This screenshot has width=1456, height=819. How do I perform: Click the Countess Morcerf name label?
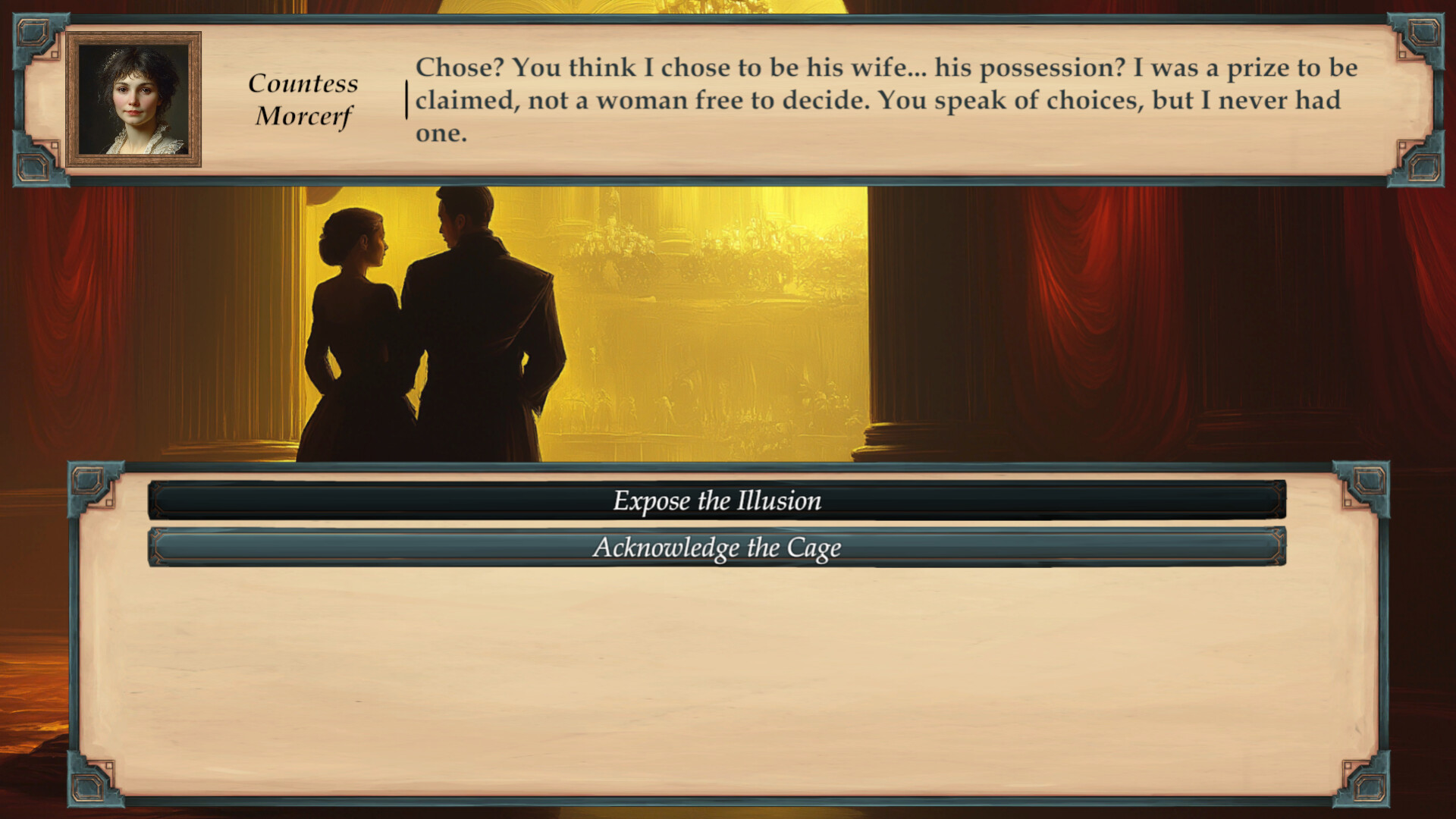303,100
